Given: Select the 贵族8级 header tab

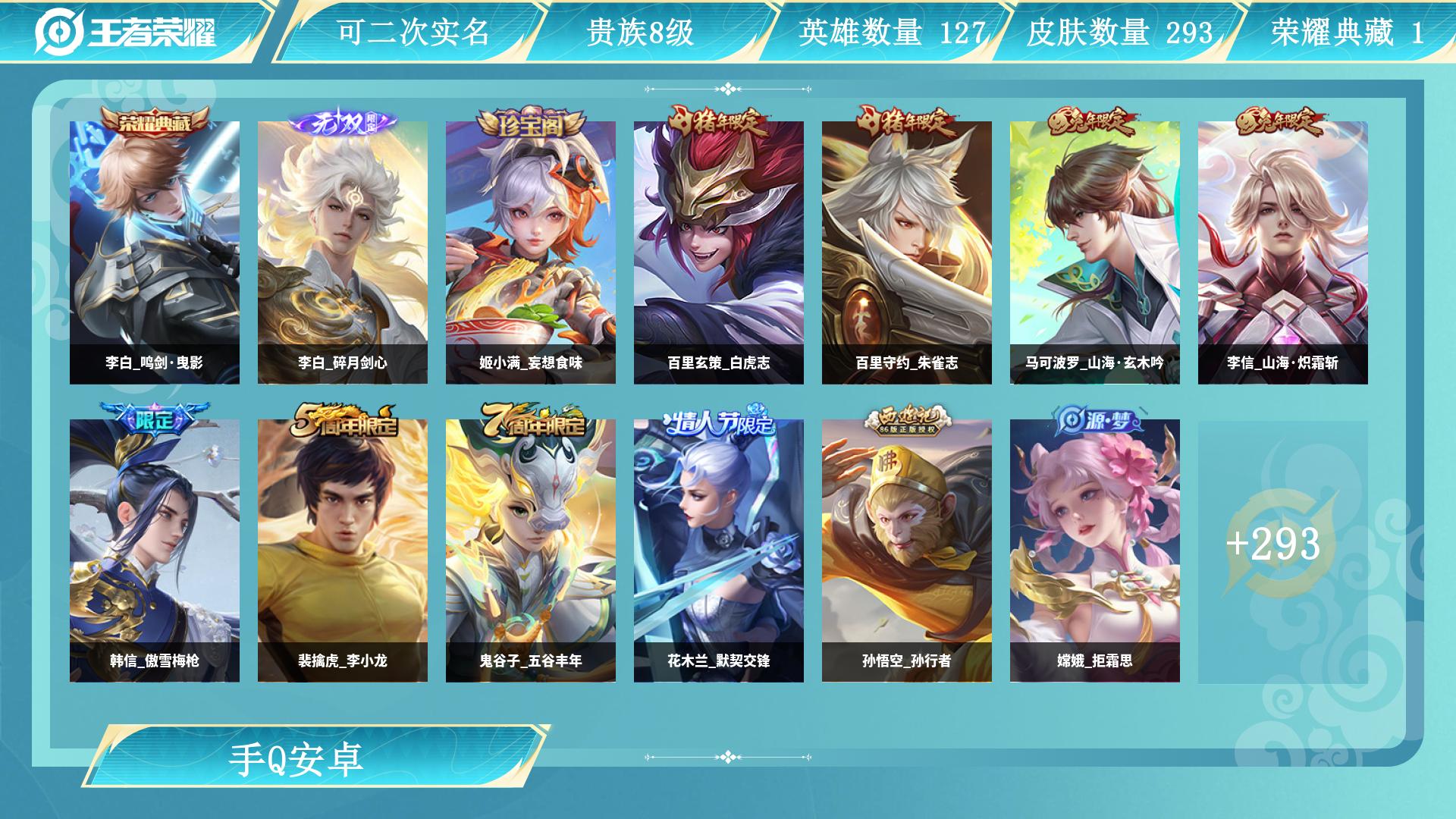Looking at the screenshot, I should (x=641, y=31).
